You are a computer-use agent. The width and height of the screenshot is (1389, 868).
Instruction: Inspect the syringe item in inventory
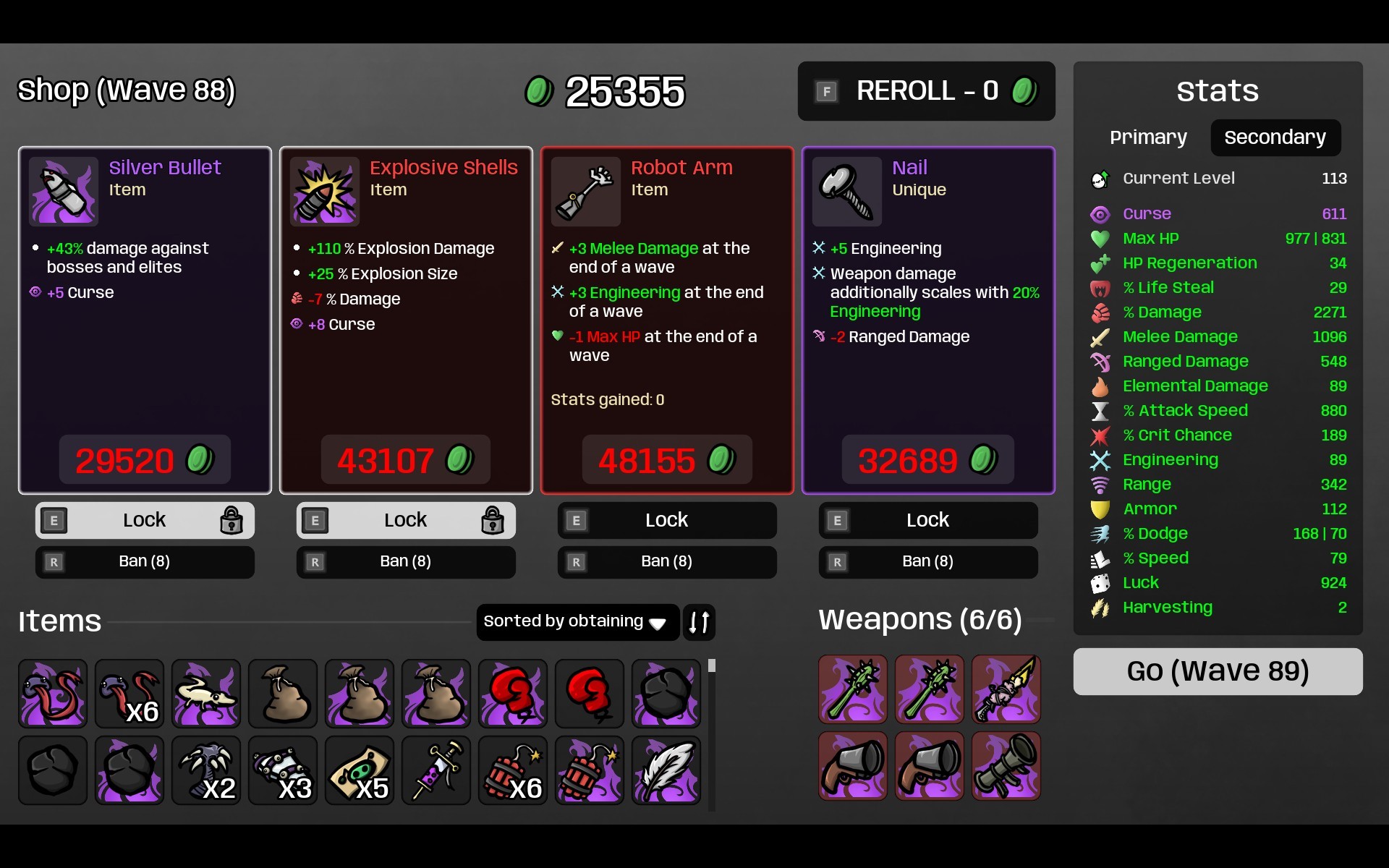pos(436,770)
